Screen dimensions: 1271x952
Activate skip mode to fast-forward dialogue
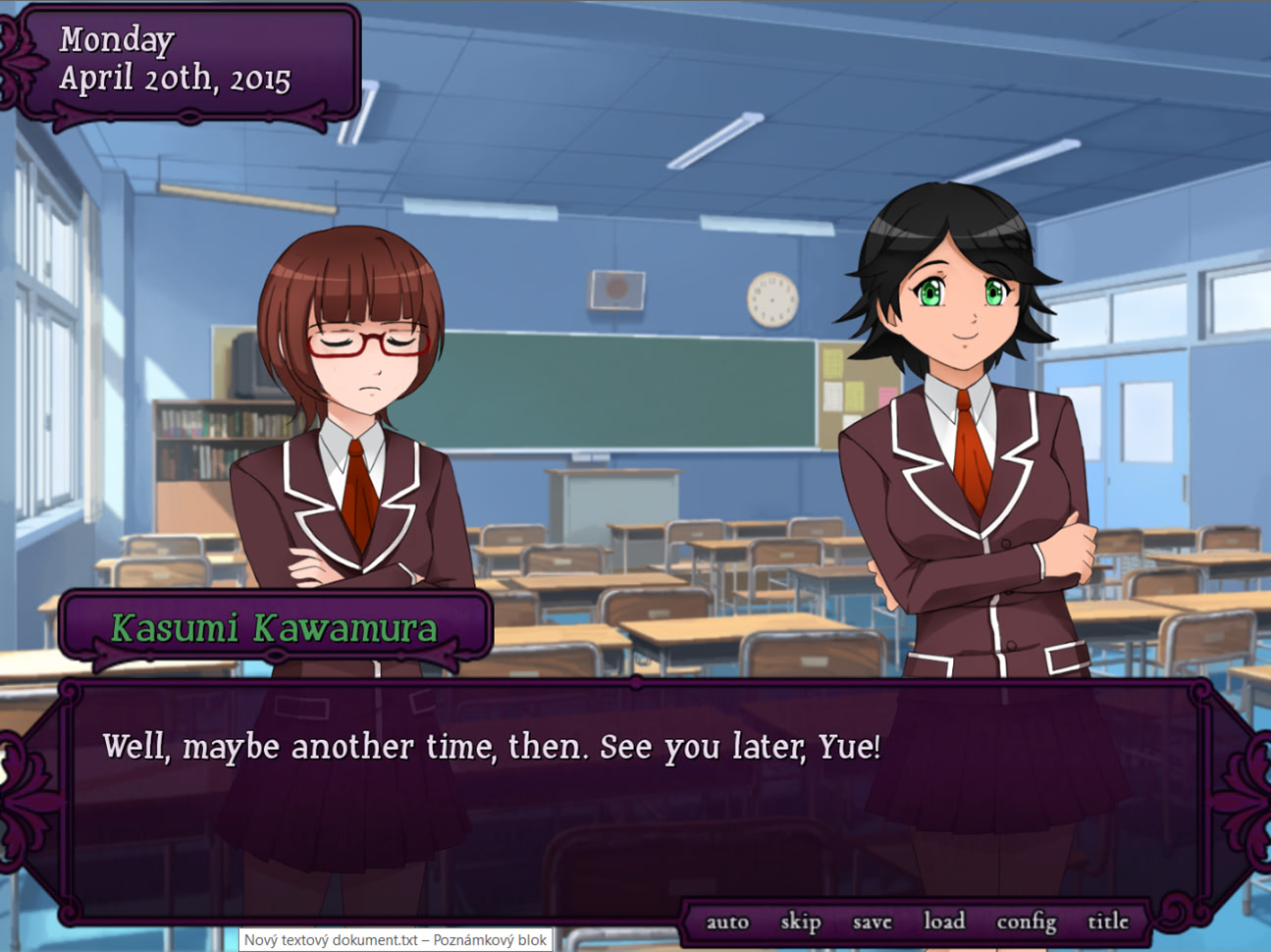click(800, 922)
